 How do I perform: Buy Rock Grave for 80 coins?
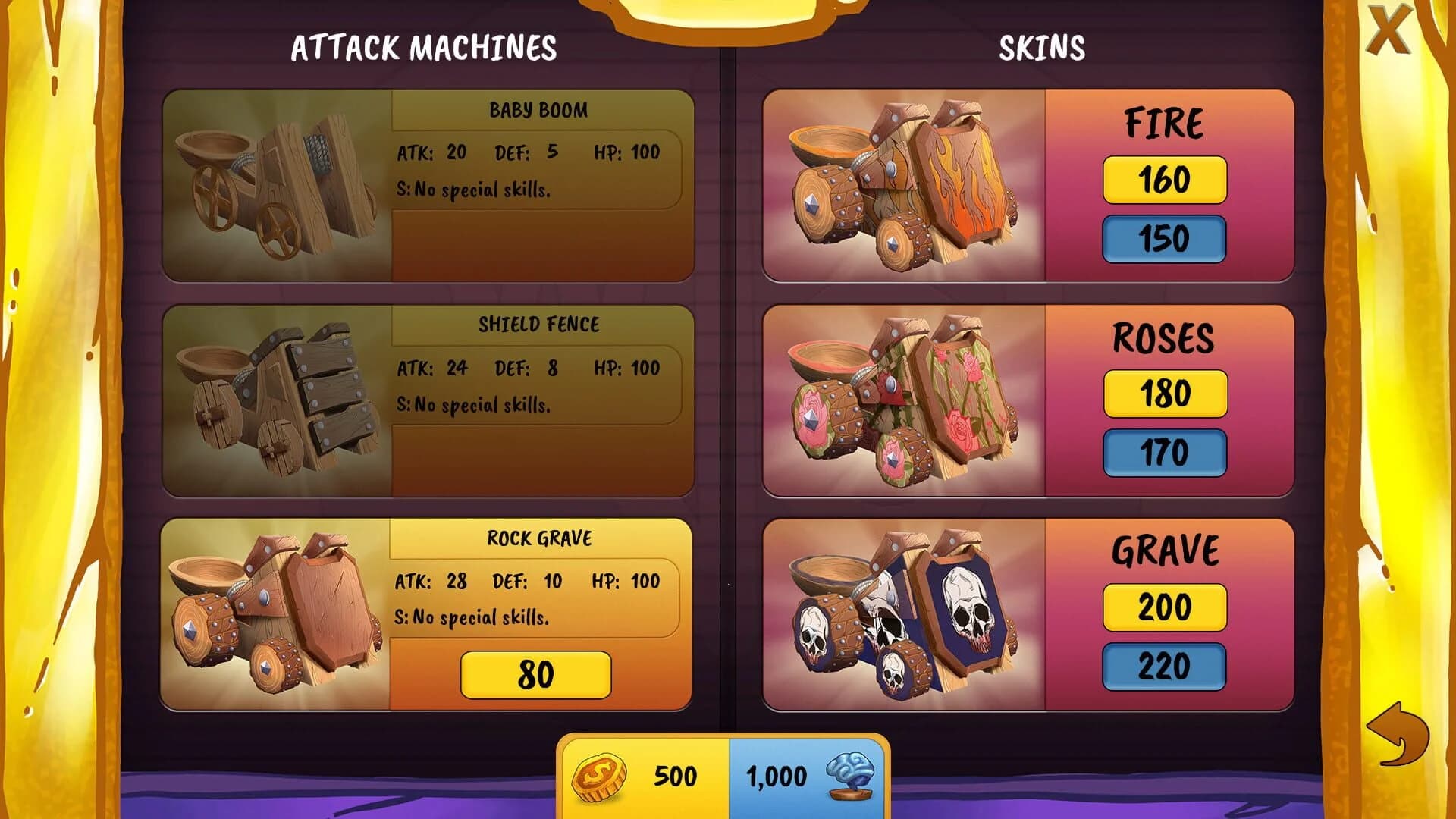point(535,672)
